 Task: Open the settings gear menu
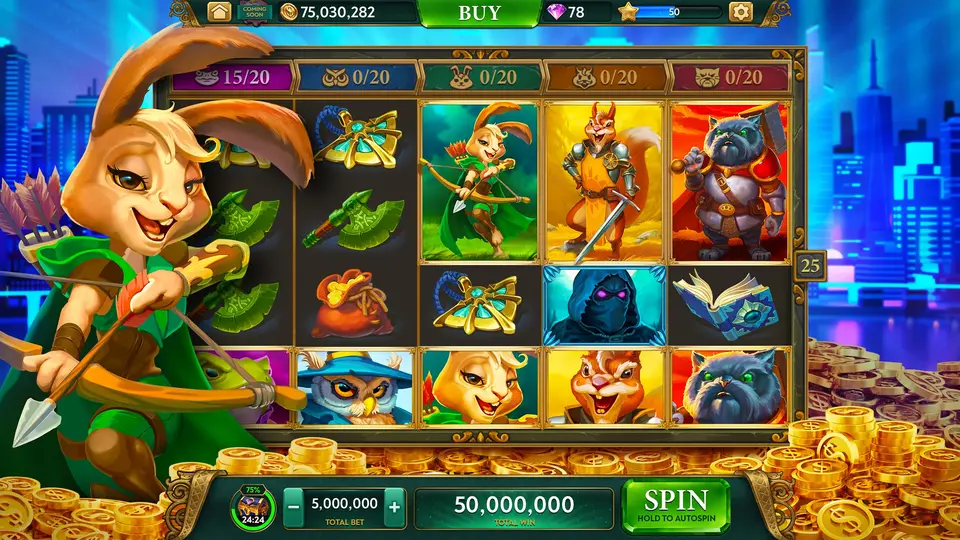(741, 12)
